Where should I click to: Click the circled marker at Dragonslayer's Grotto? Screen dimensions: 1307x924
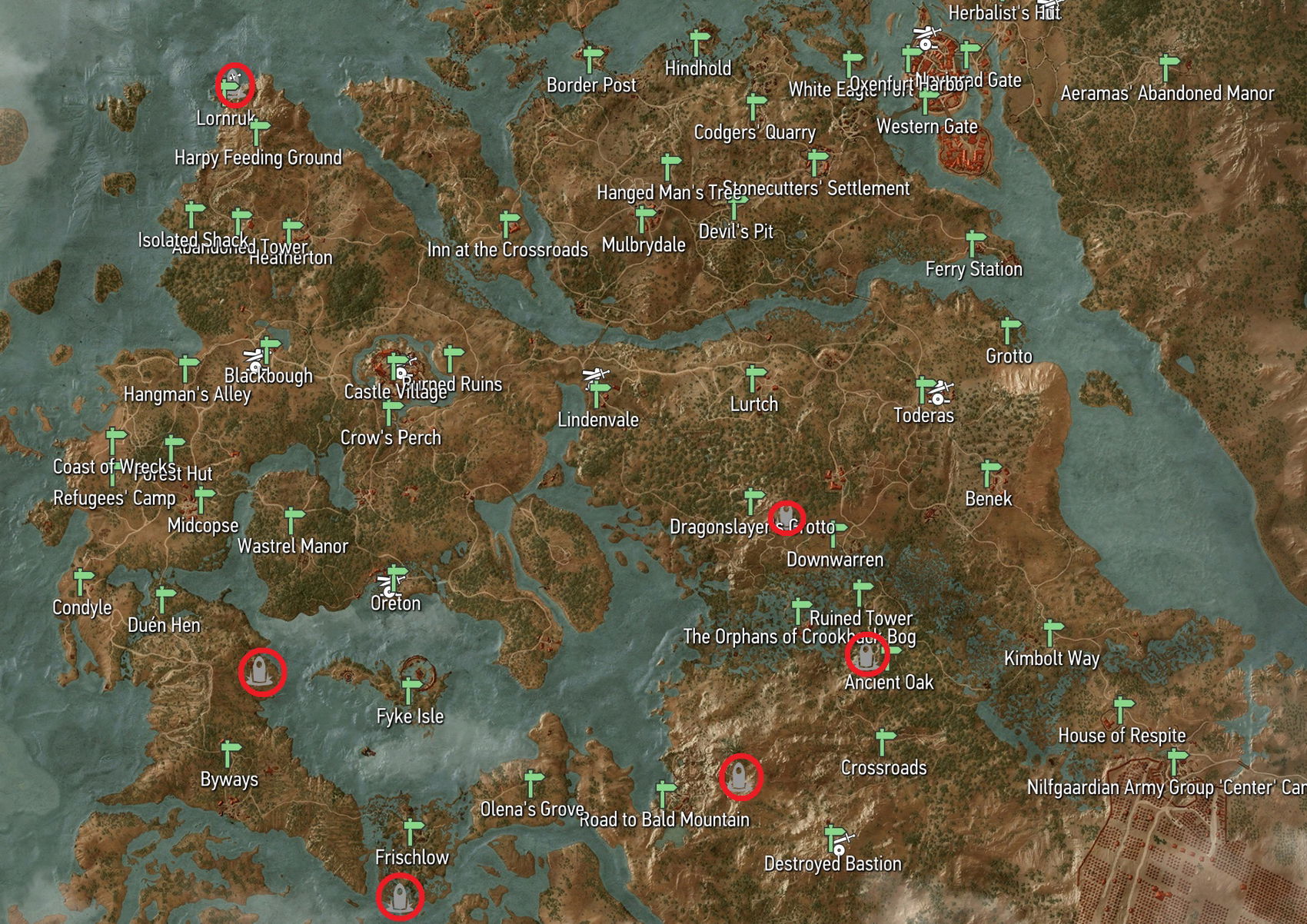(x=785, y=515)
